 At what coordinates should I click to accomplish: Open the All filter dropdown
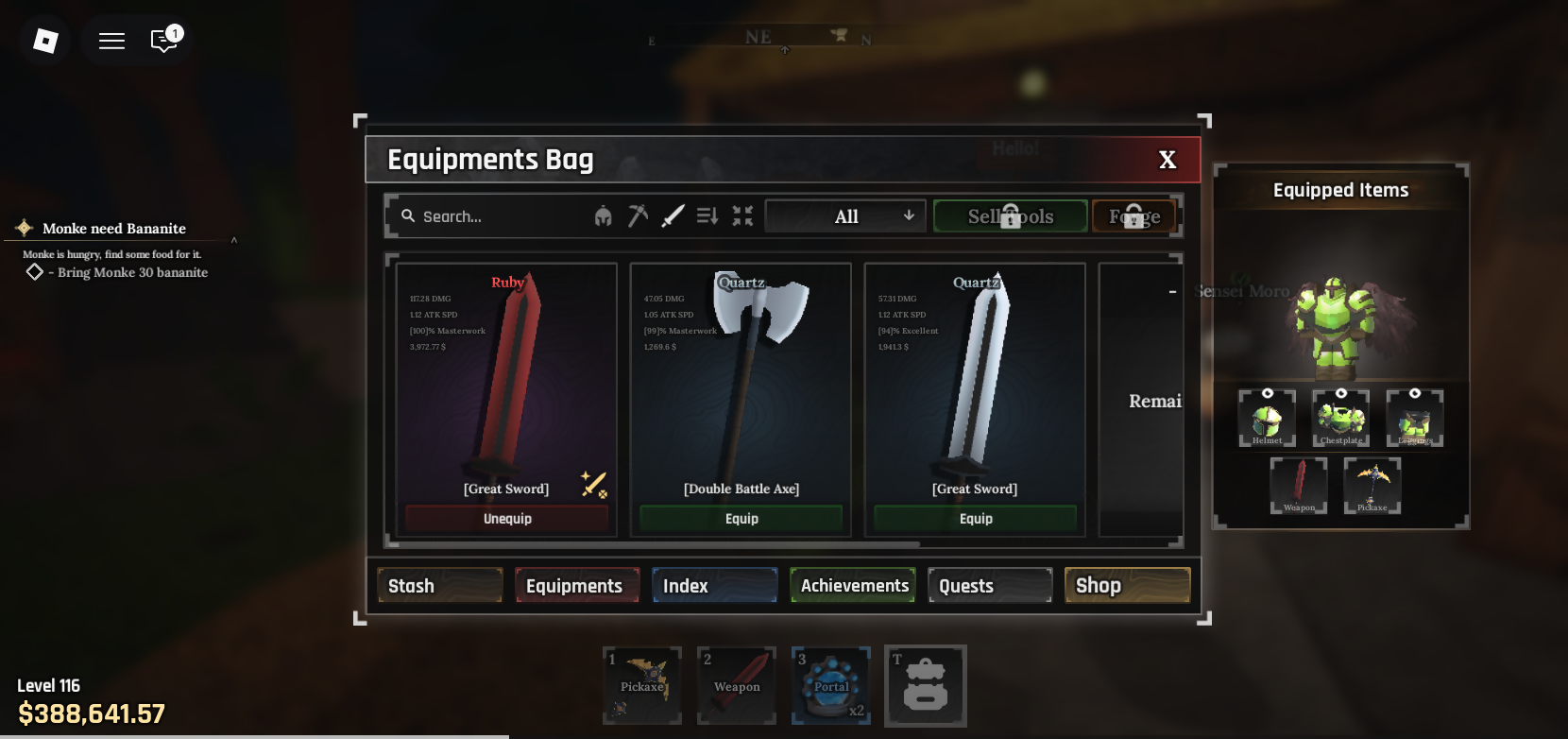pos(845,216)
